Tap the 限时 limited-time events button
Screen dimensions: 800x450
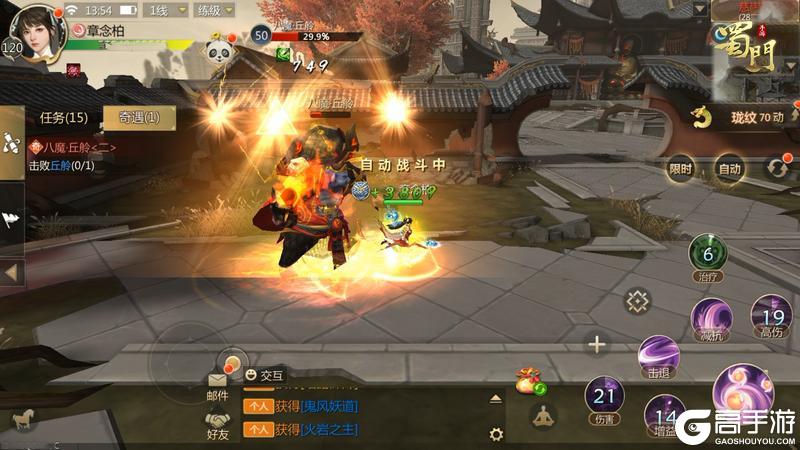pos(681,168)
